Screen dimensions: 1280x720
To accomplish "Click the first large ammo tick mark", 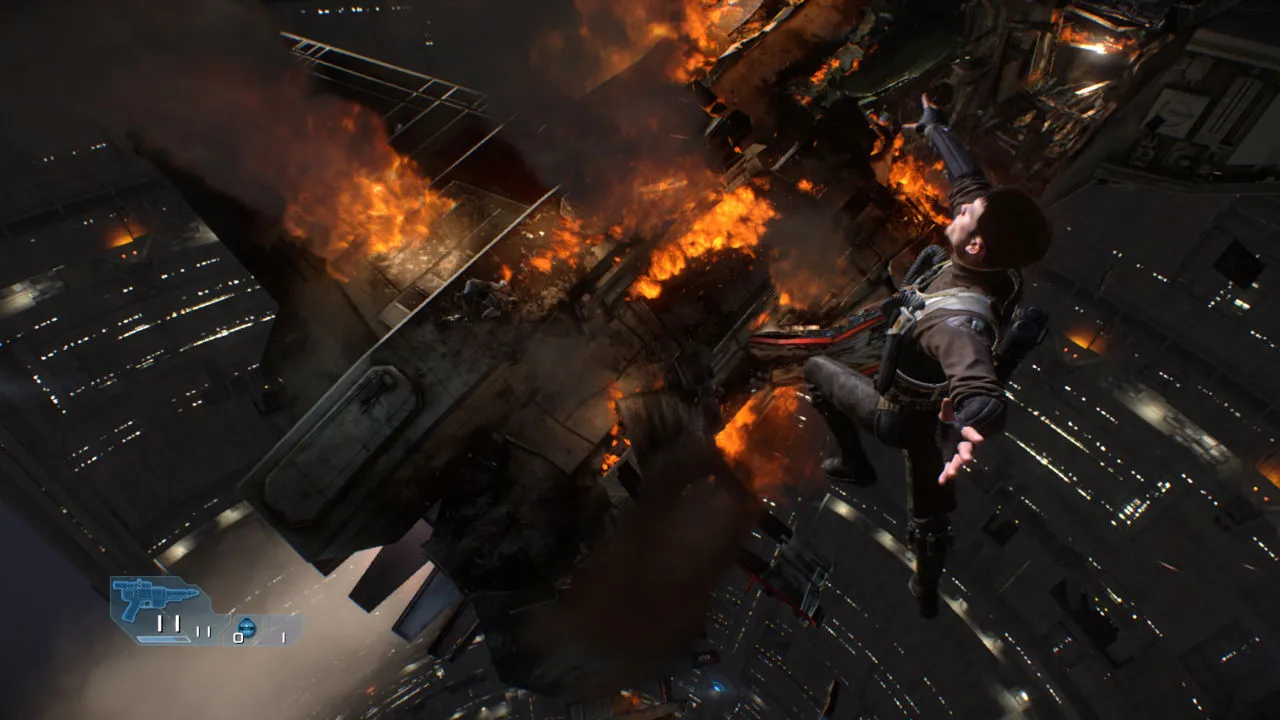I will tap(159, 624).
